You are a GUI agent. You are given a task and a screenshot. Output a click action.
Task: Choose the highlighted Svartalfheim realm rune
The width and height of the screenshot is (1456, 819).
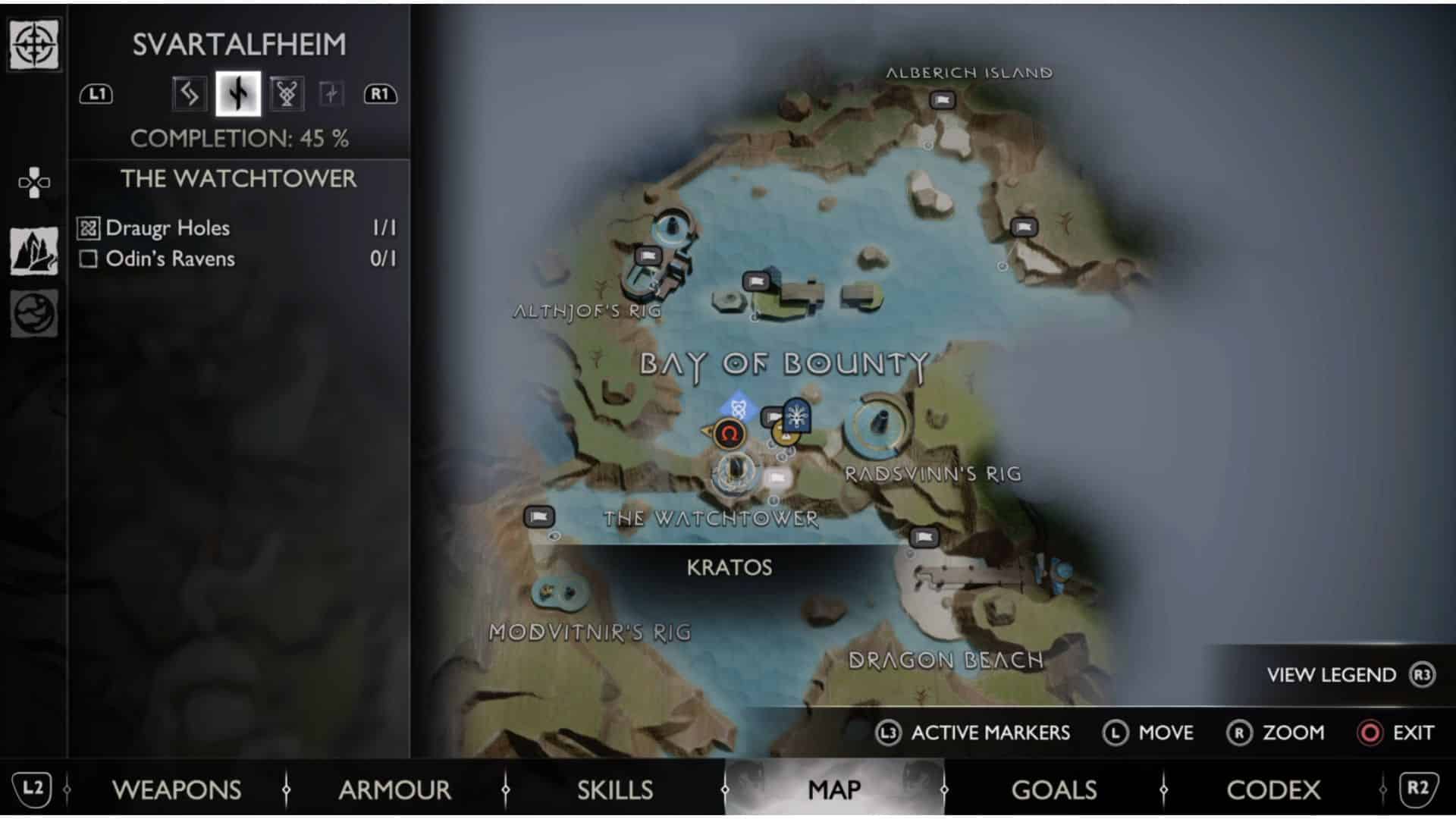238,94
